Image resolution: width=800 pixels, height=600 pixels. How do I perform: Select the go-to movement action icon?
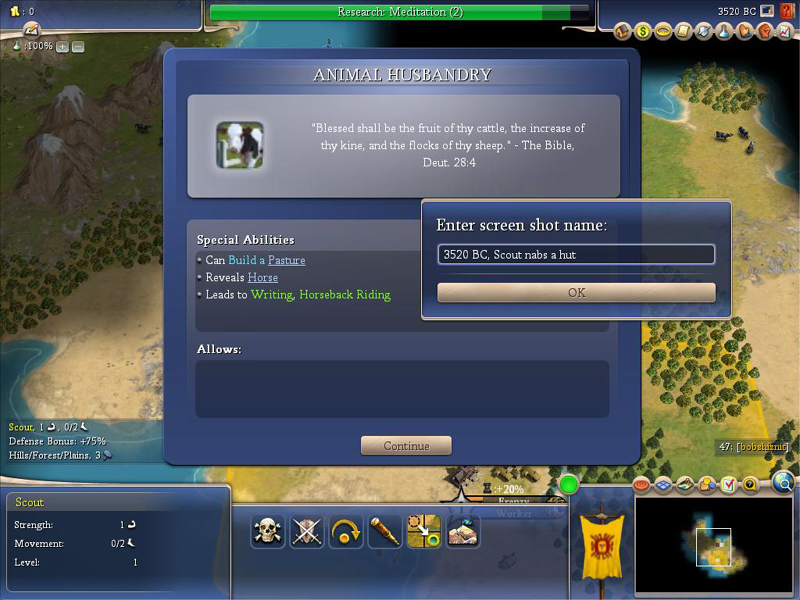(x=424, y=531)
